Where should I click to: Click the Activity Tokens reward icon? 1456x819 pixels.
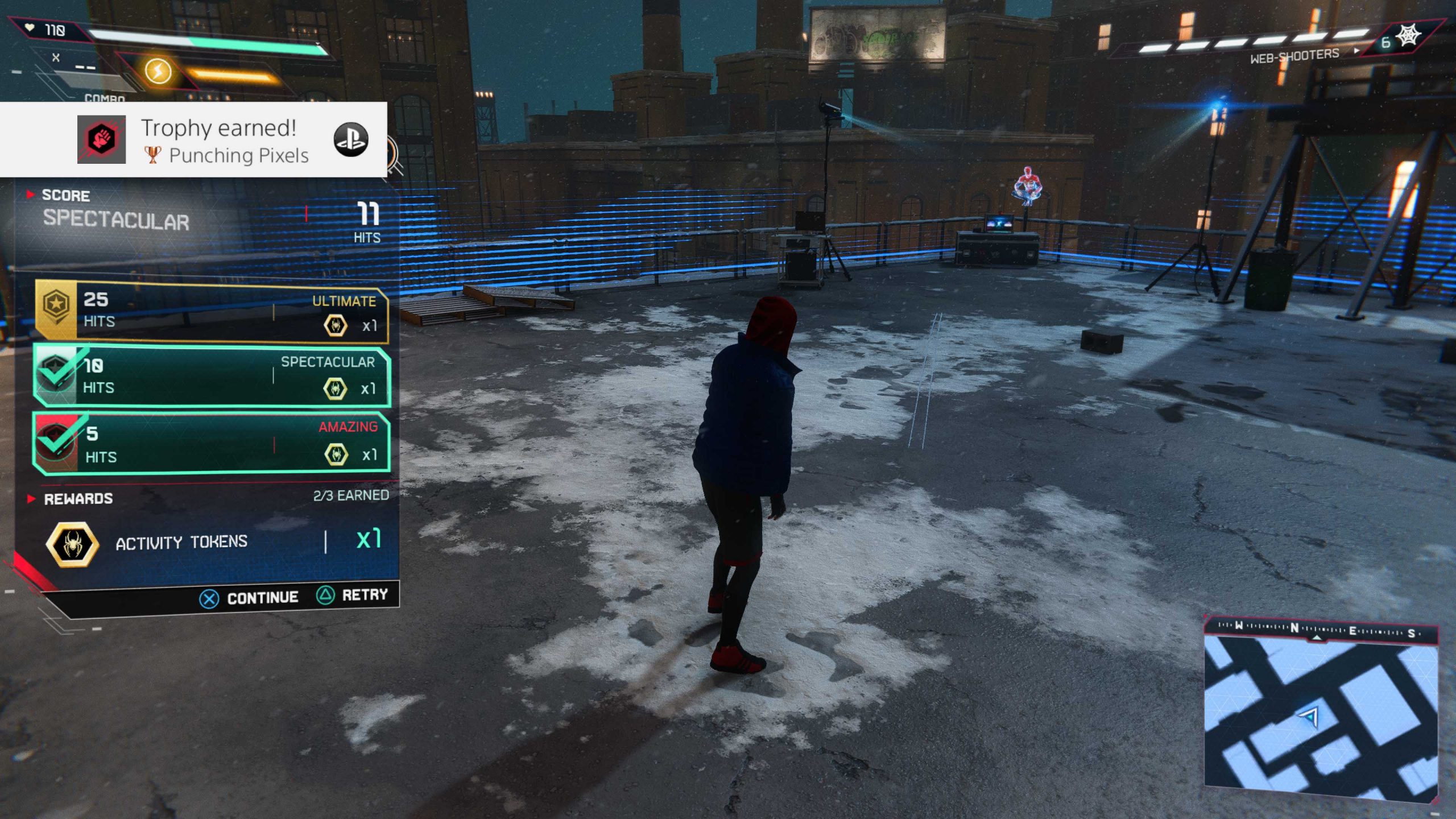72,544
